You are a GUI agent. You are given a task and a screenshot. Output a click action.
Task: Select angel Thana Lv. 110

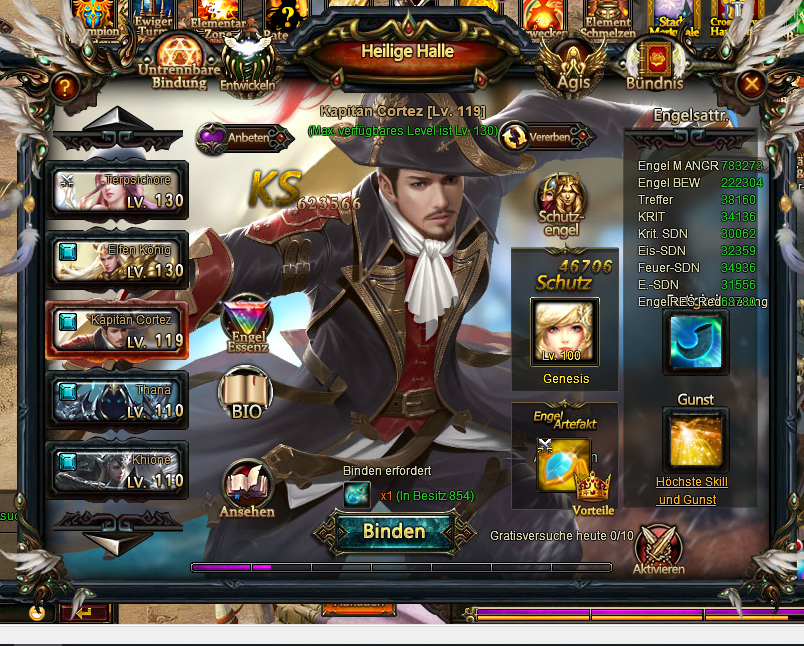117,400
